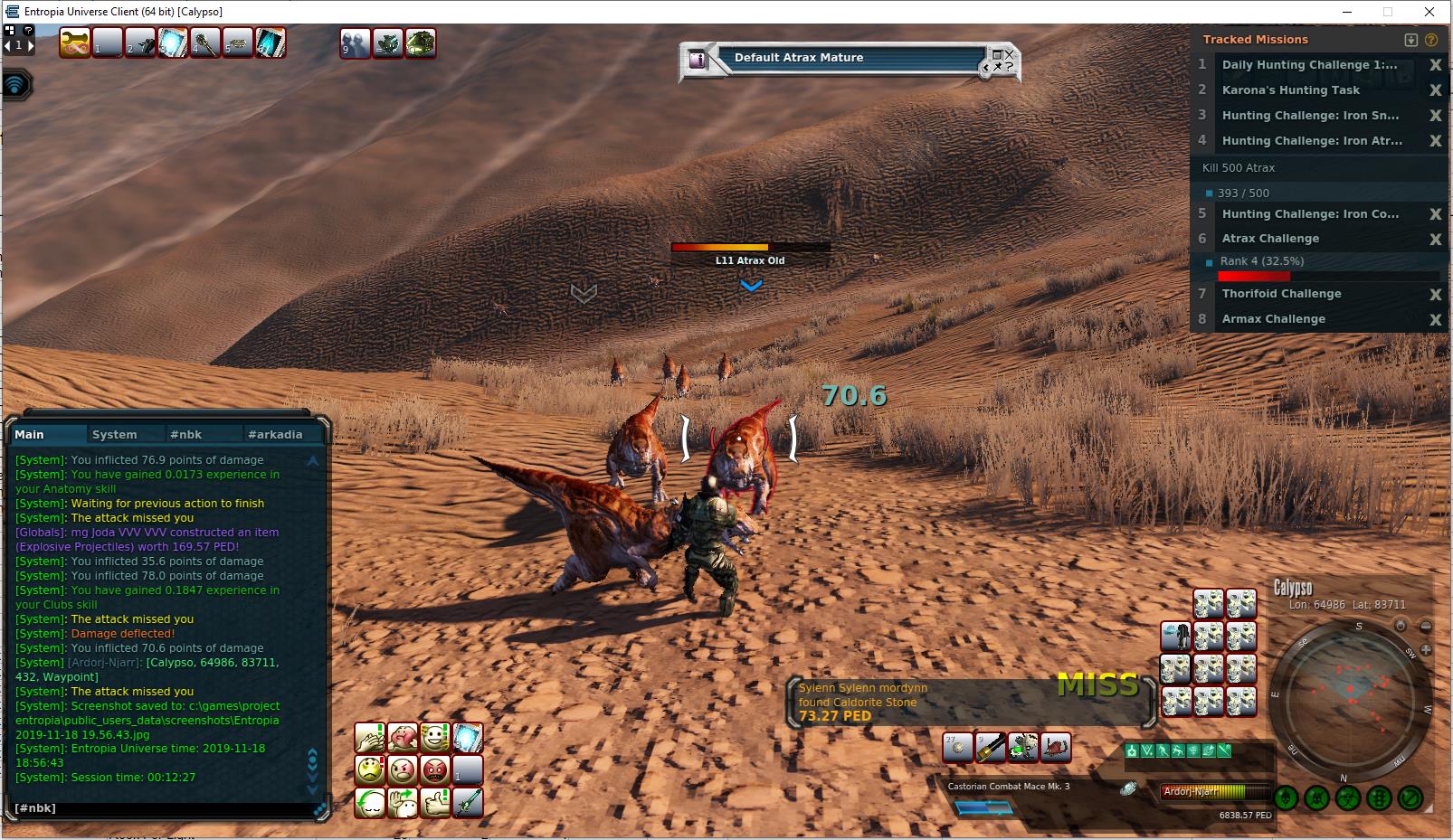Screen dimensions: 1453x840
Task: Open the #arkadia chat tab
Action: click(x=275, y=435)
